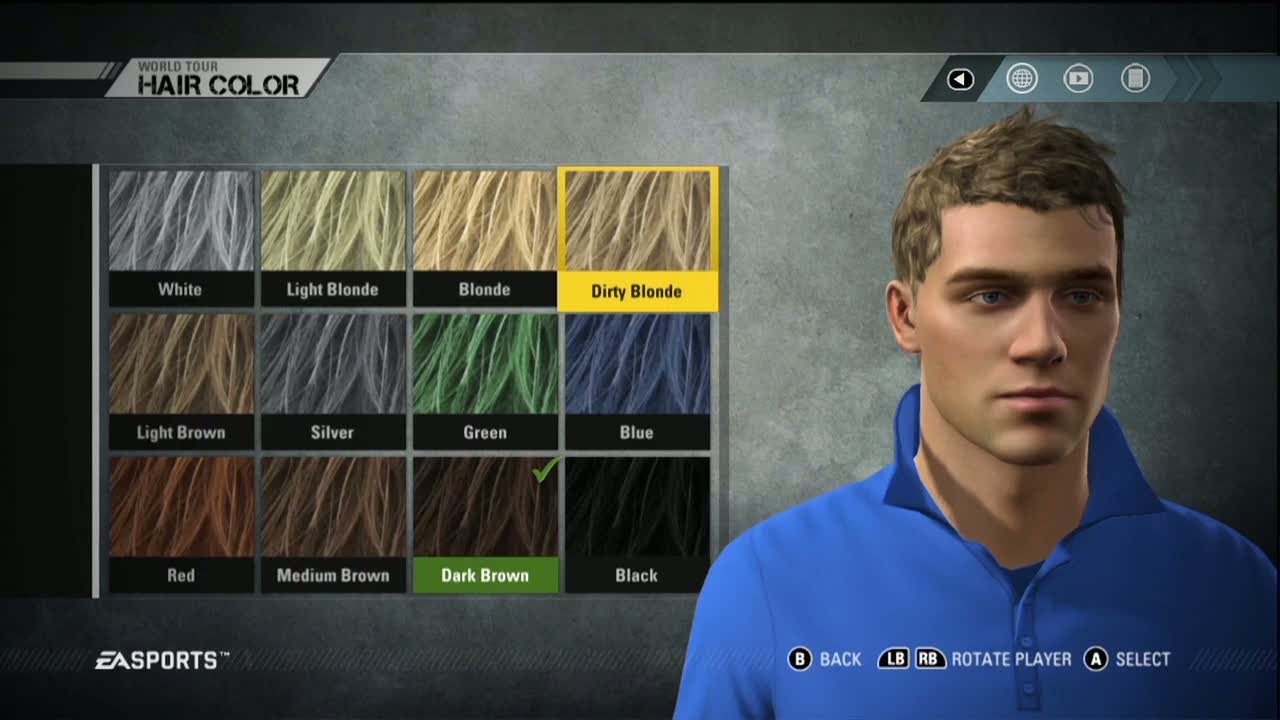
Task: Click the white back arrow icon
Action: point(961,79)
